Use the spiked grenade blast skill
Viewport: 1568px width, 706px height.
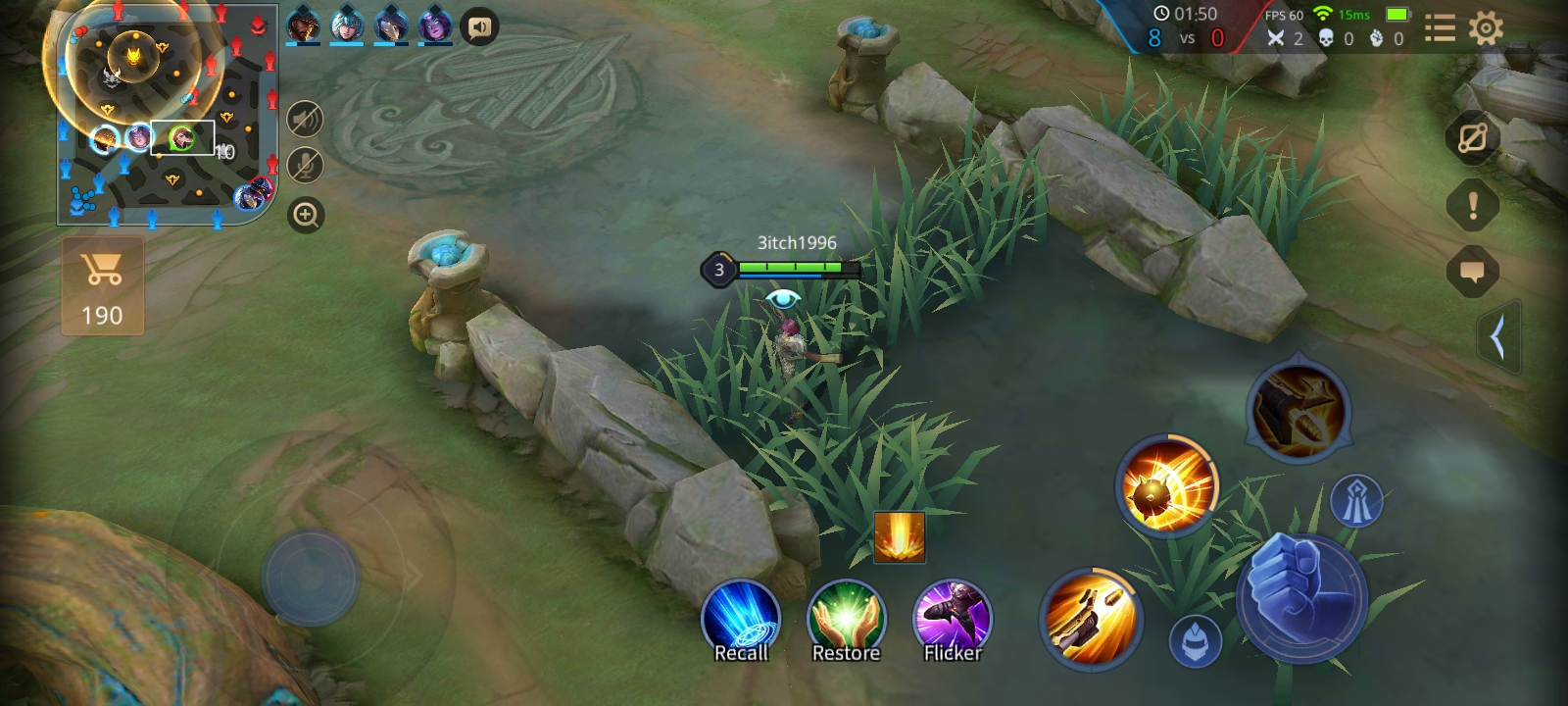pos(1166,486)
